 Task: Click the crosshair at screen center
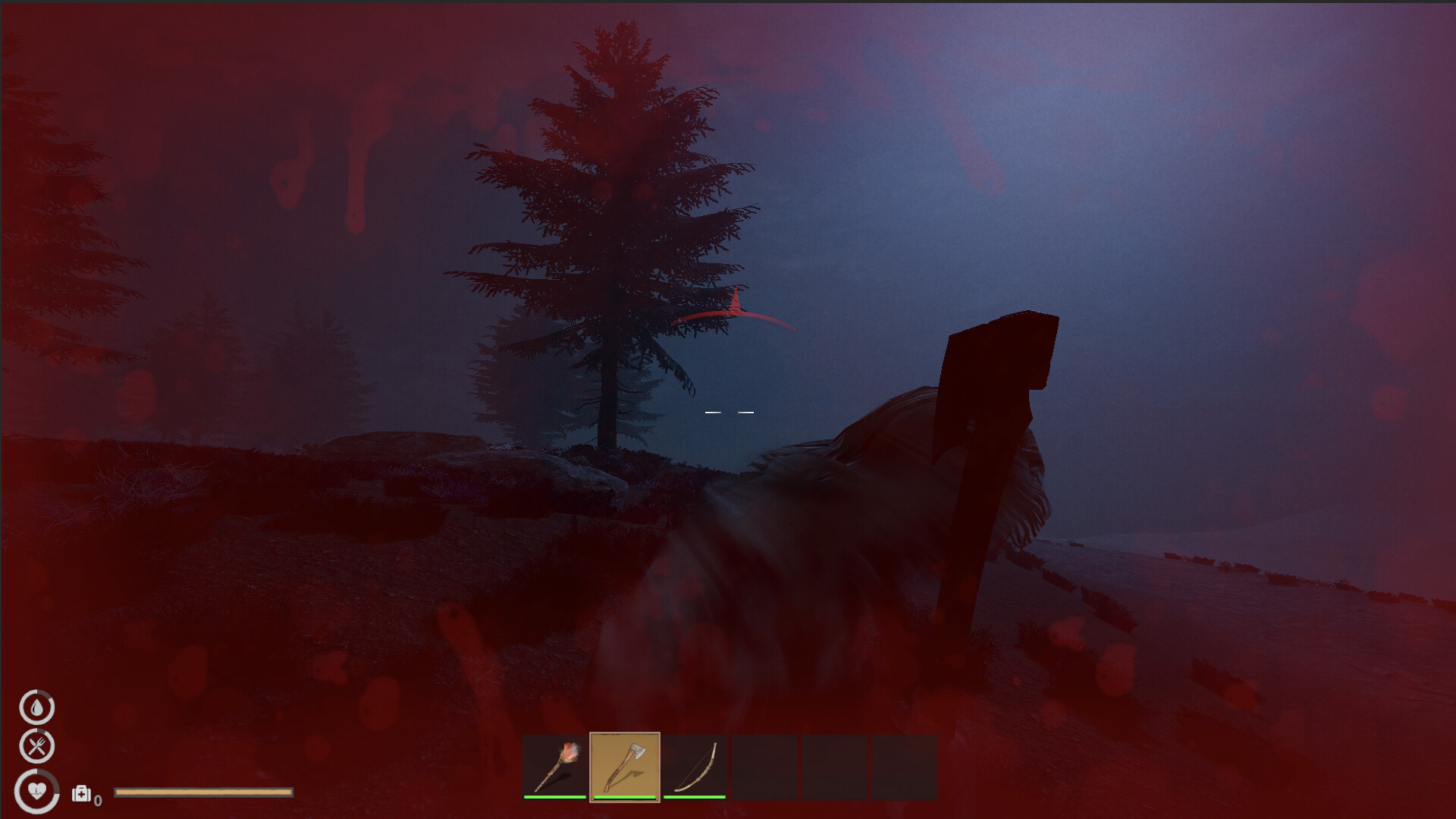[728, 412]
